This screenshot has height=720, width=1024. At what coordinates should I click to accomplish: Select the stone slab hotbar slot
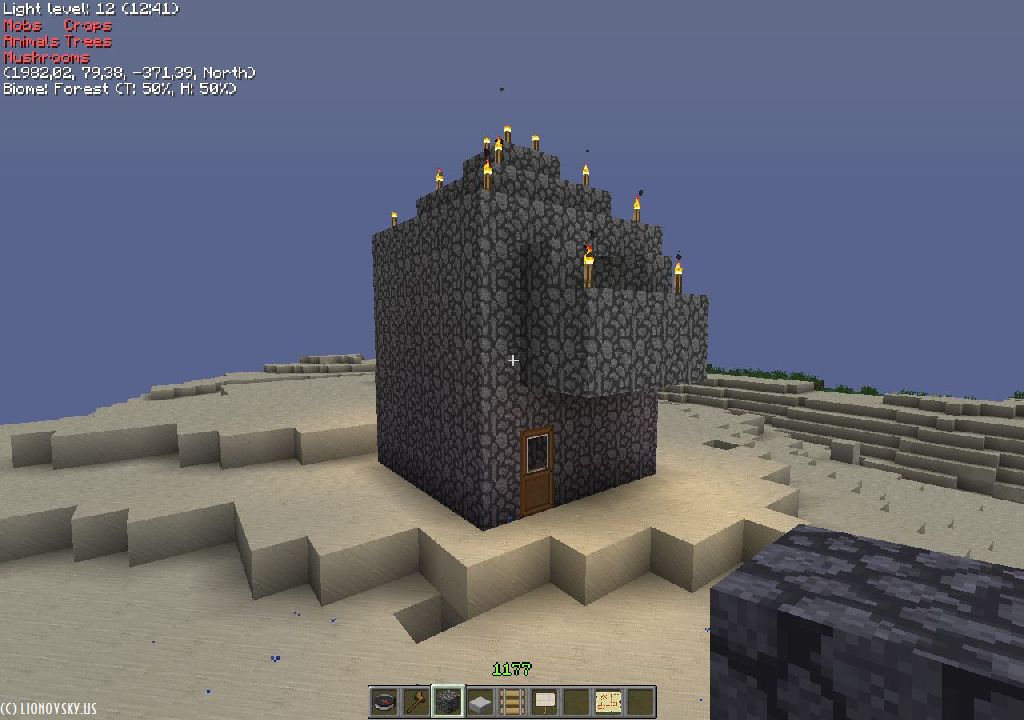(480, 701)
